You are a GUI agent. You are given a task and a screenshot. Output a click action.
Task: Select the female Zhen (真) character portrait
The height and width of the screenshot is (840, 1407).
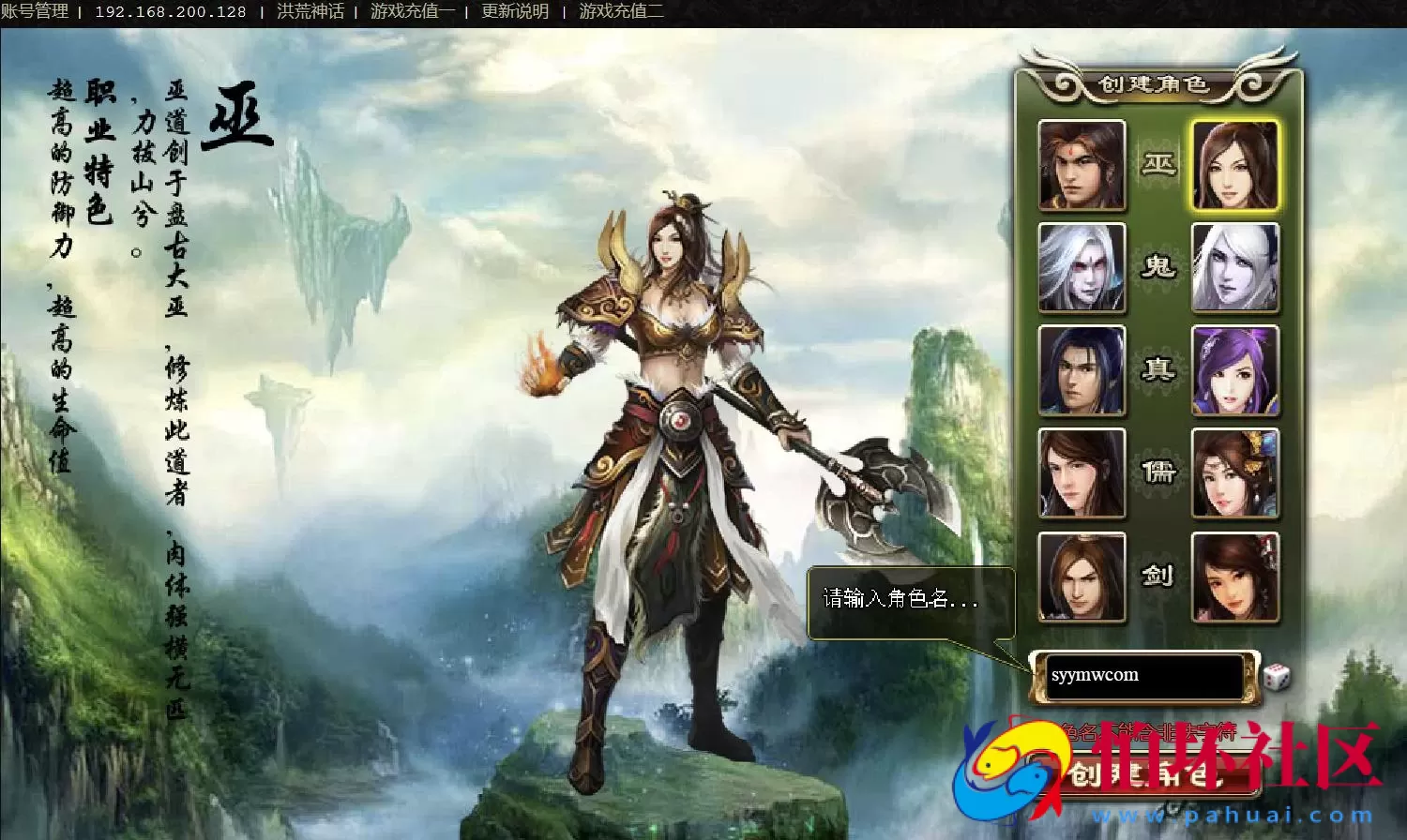1236,371
